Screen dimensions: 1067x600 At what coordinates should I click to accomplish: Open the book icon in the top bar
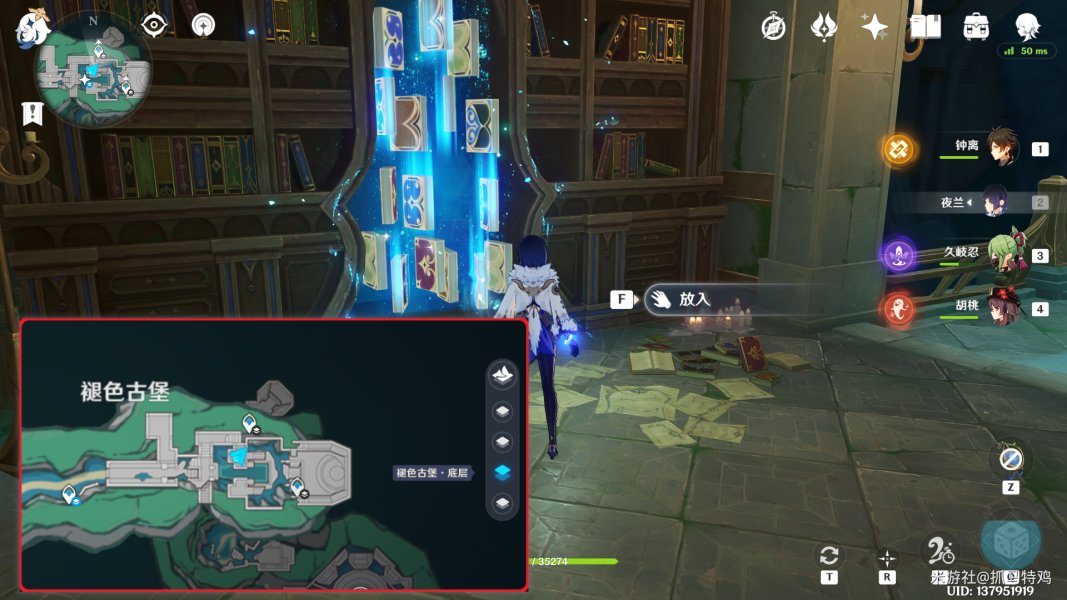[925, 27]
